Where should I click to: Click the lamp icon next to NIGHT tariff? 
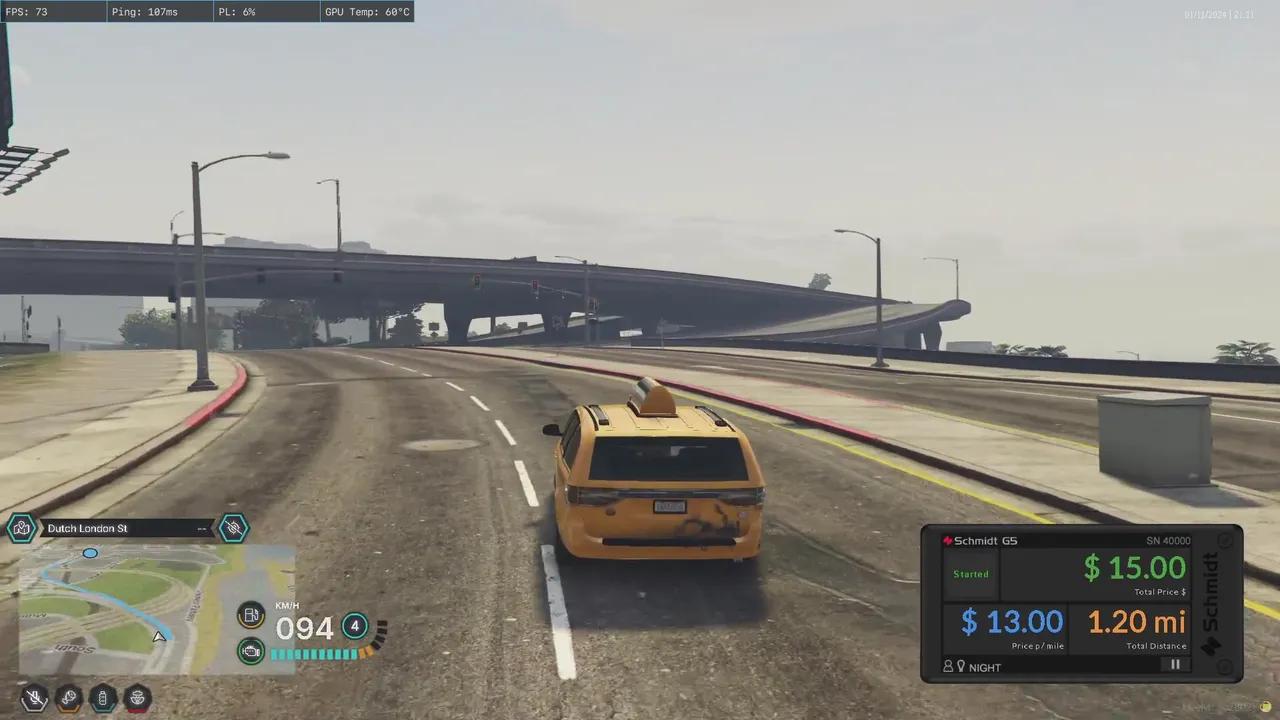click(961, 667)
